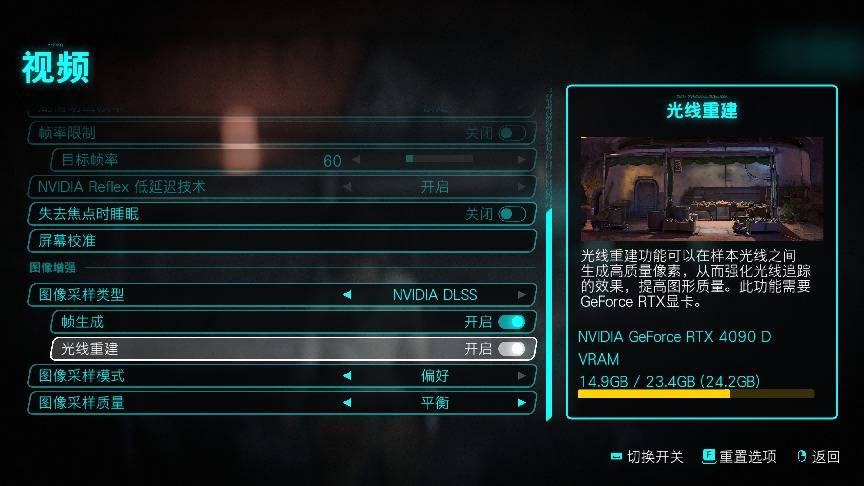
Task: Click right arrow on 图像采样类型
Action: [x=522, y=295]
